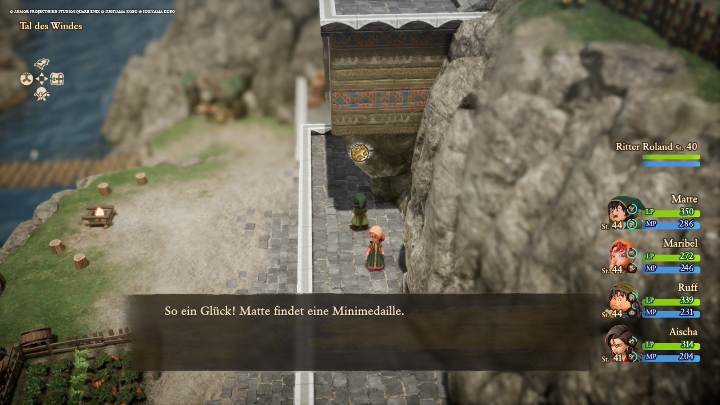This screenshot has height=405, width=720.
Task: Open the treasure chest shortcut icon
Action: [57, 78]
